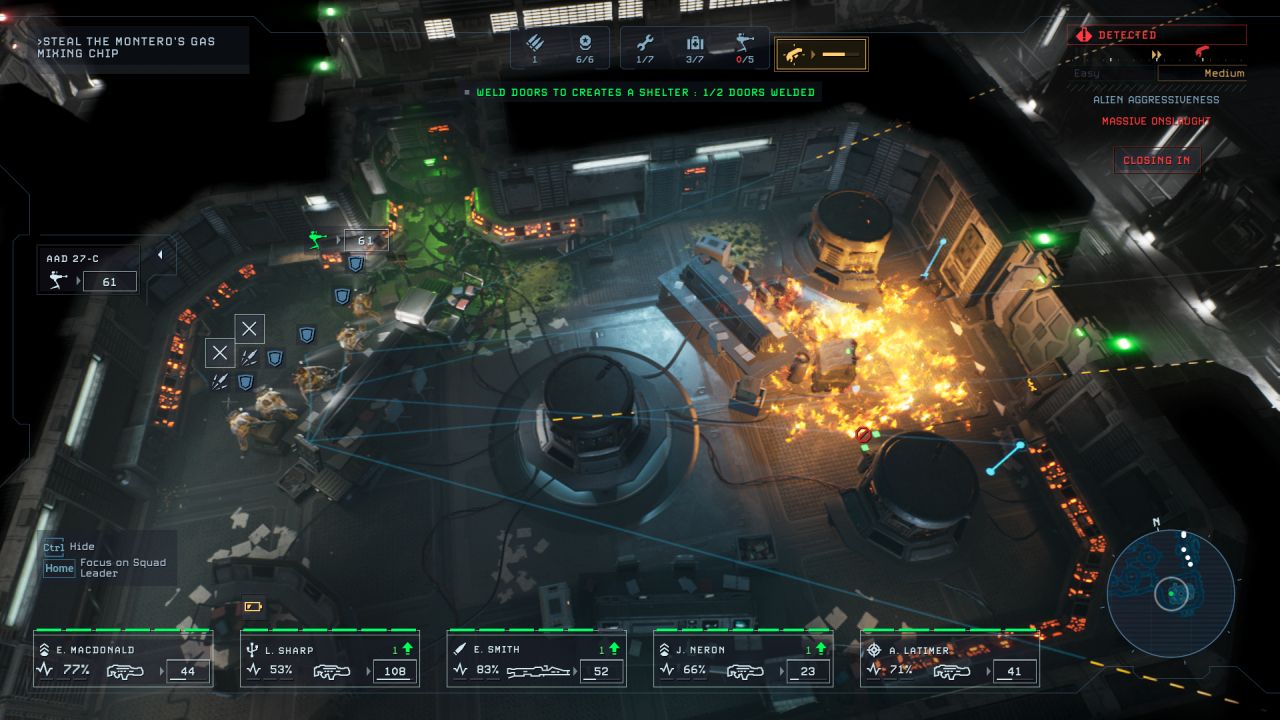Choose E. Smith's squad card
This screenshot has width=1280, height=720.
(x=537, y=660)
